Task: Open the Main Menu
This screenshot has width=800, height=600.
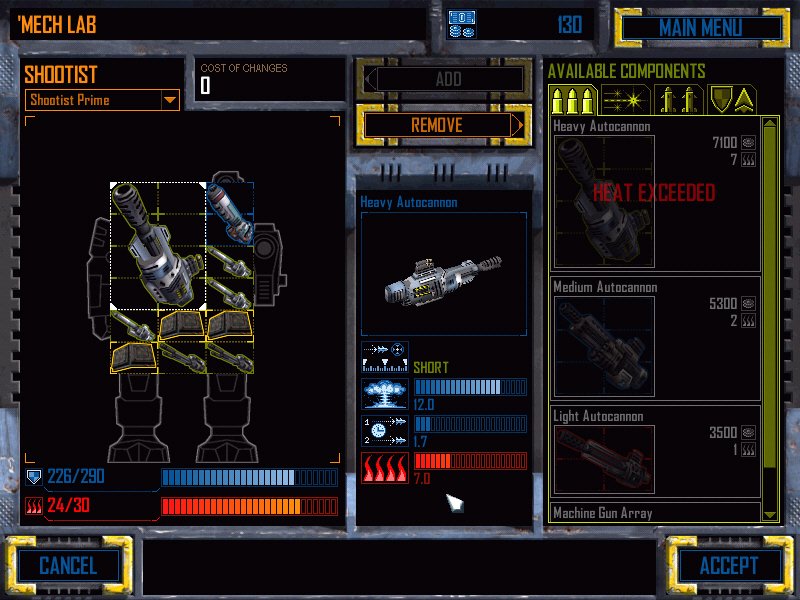Action: (699, 27)
